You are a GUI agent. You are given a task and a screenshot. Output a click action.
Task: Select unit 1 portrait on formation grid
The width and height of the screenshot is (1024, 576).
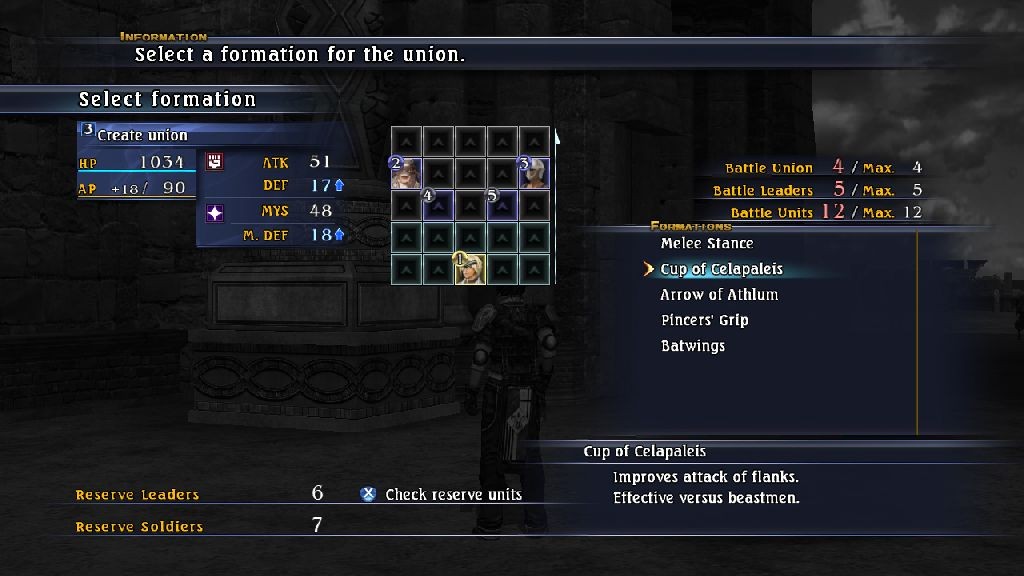470,269
